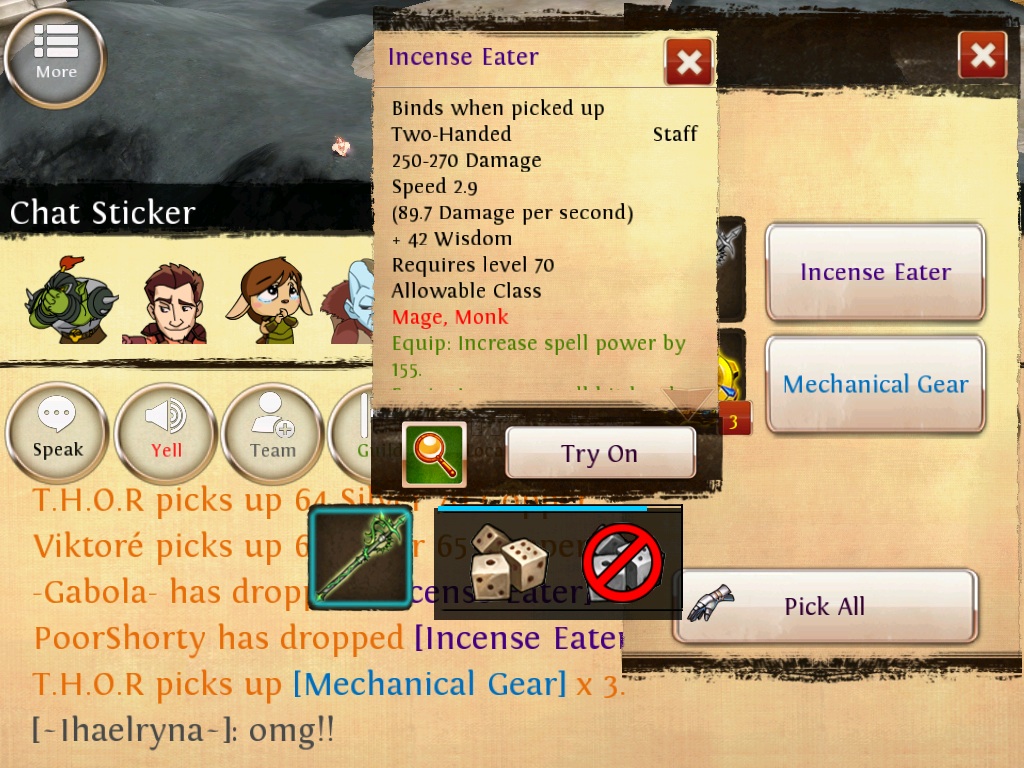The image size is (1024, 768).
Task: Open the Team chat channel
Action: point(272,433)
